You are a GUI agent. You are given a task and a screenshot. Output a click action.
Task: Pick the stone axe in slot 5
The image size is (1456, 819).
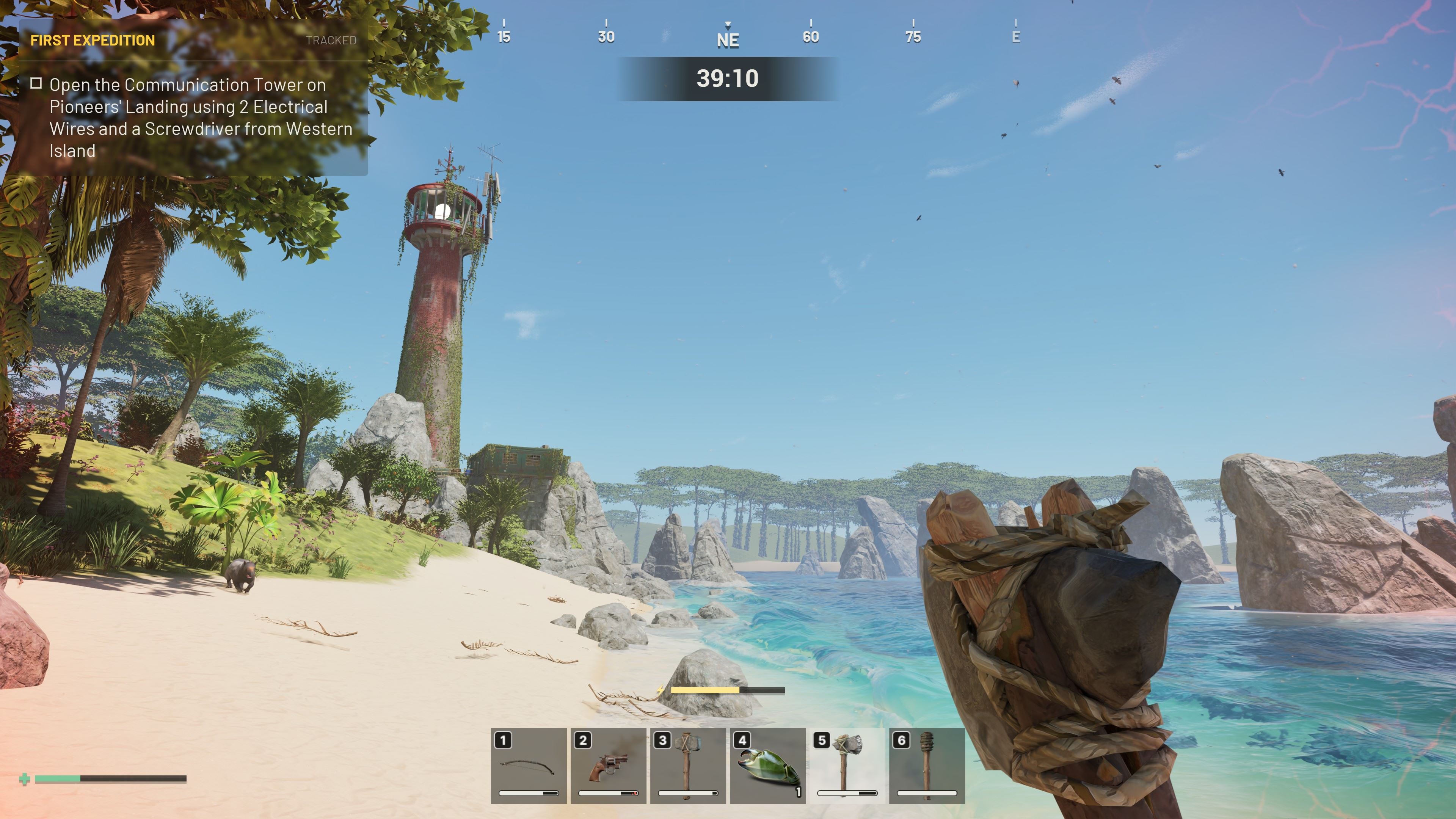point(847,765)
